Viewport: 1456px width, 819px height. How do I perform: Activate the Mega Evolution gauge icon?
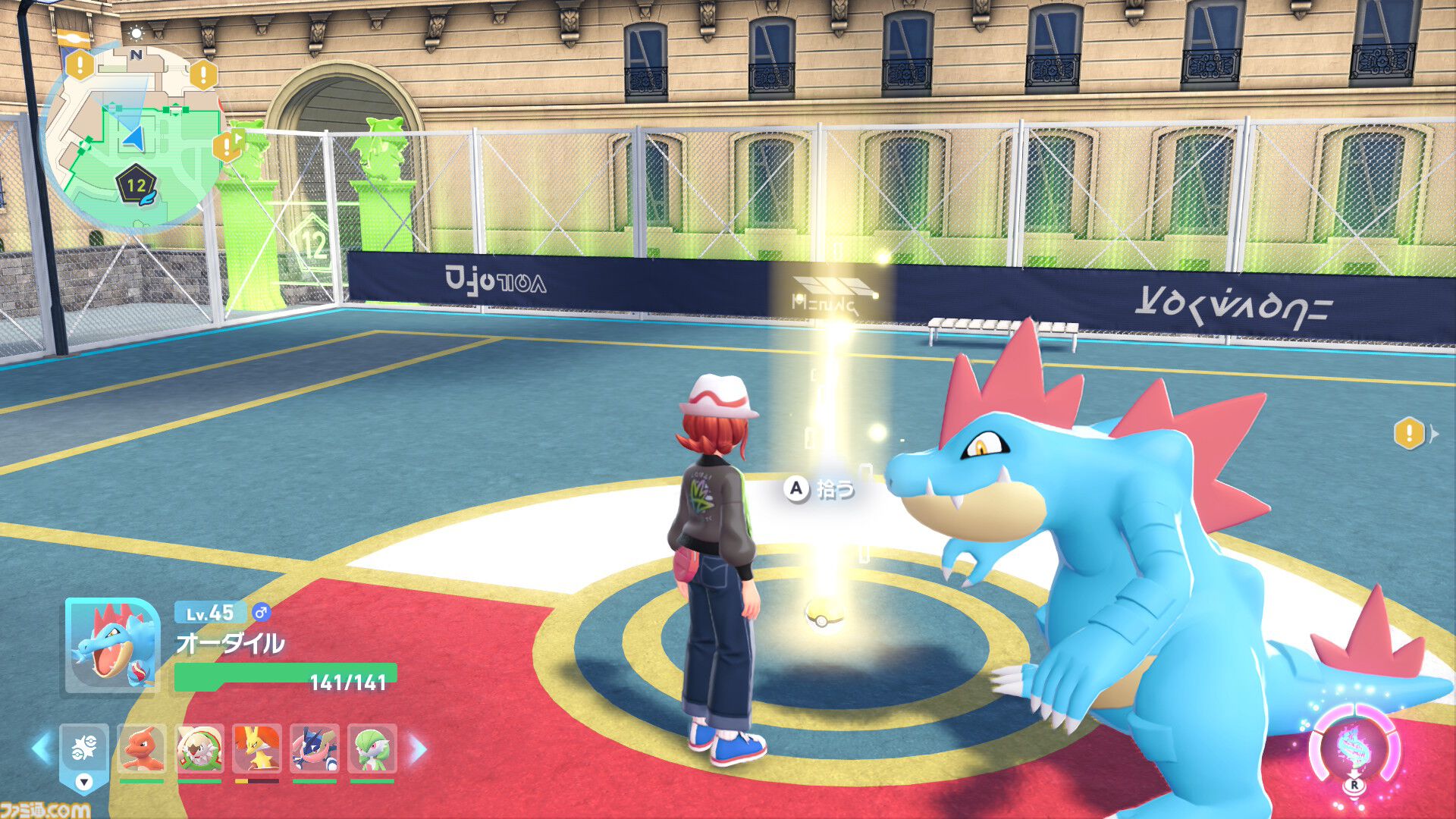coord(1354,748)
